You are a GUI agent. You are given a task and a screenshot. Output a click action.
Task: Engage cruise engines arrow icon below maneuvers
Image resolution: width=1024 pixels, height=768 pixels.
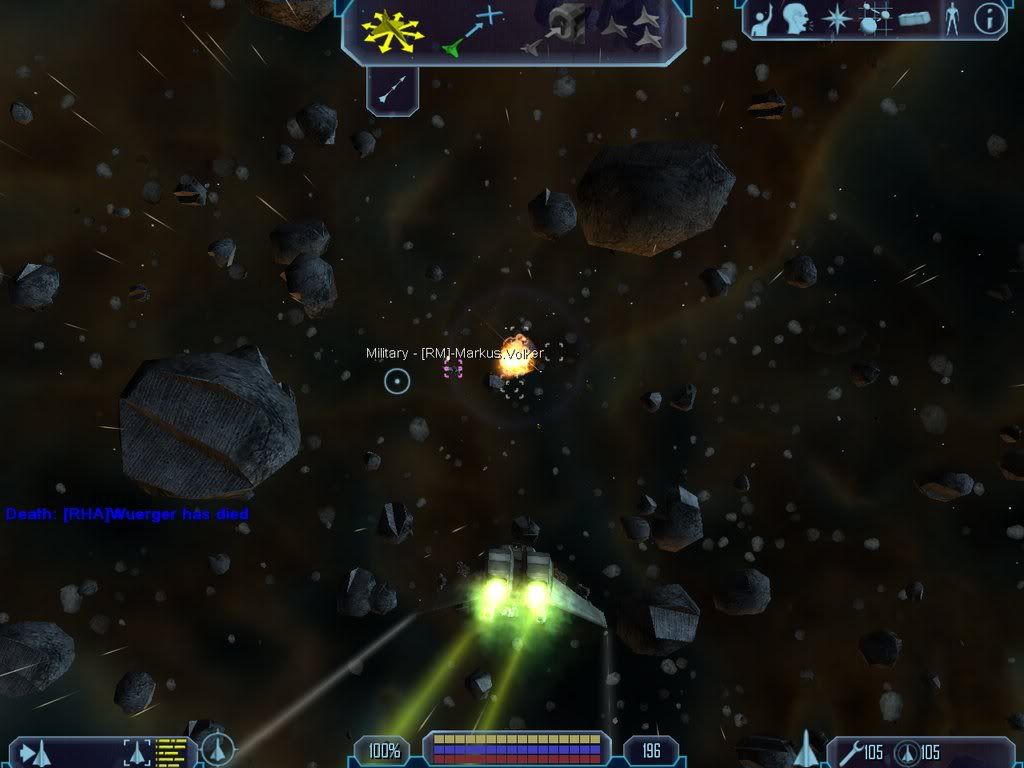point(391,92)
